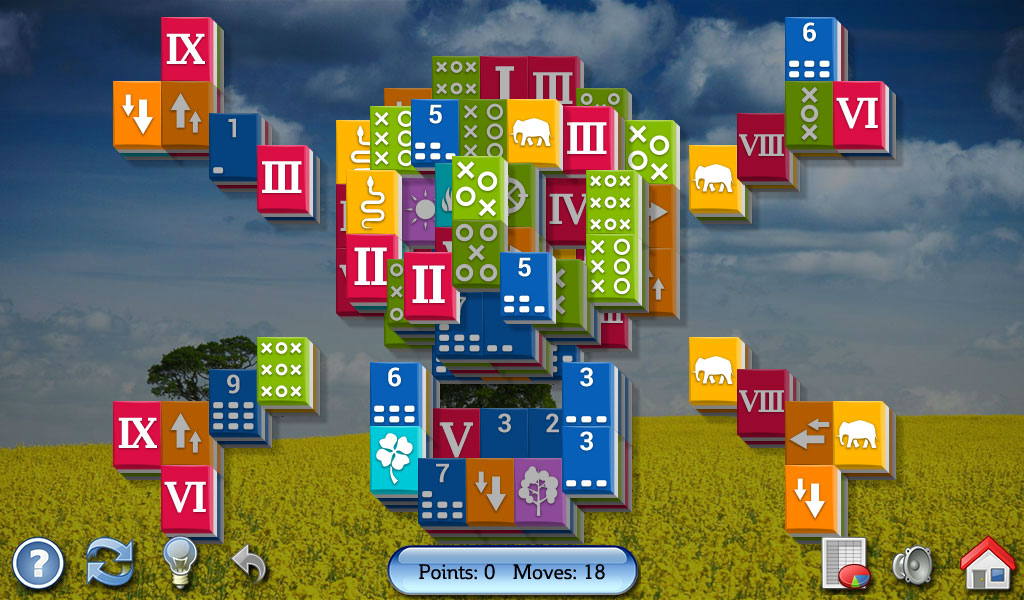Shuffle tiles with the blue arrows button
This screenshot has height=600, width=1024.
pos(109,563)
